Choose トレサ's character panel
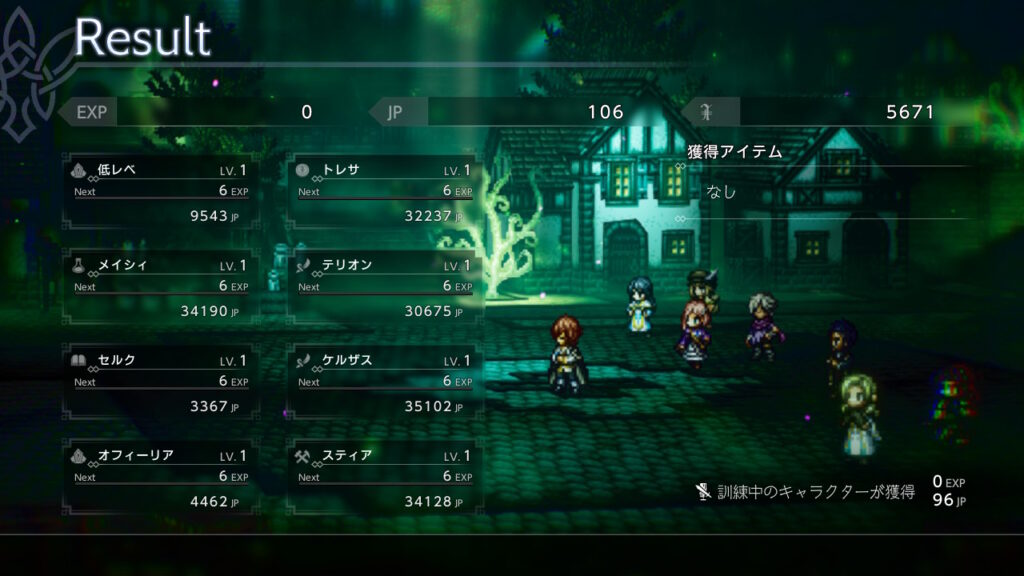The image size is (1024, 576). tap(384, 191)
